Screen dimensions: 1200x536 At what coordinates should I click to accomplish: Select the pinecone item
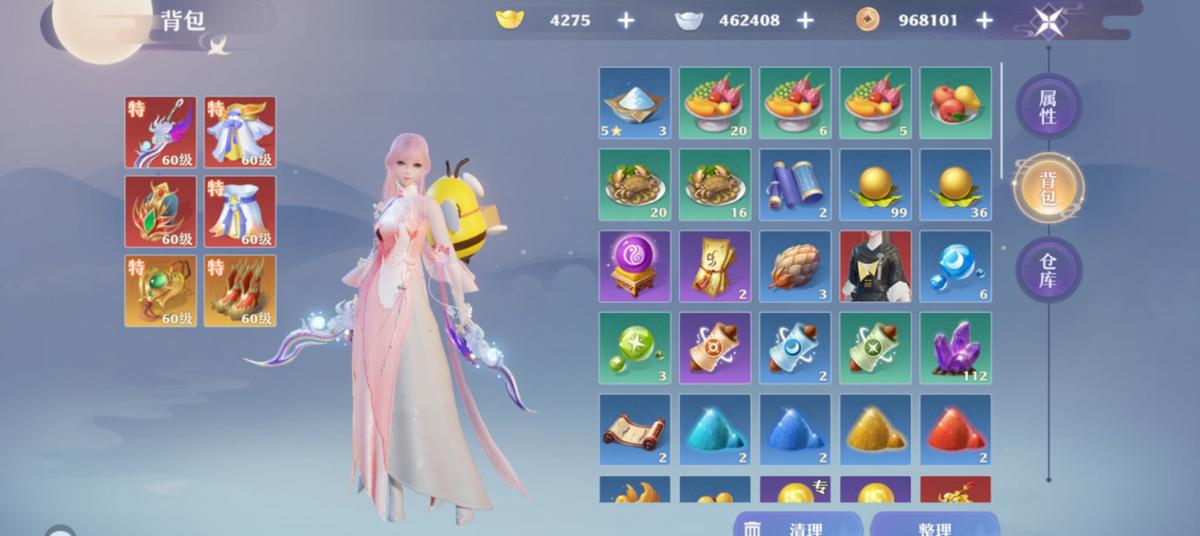[795, 266]
